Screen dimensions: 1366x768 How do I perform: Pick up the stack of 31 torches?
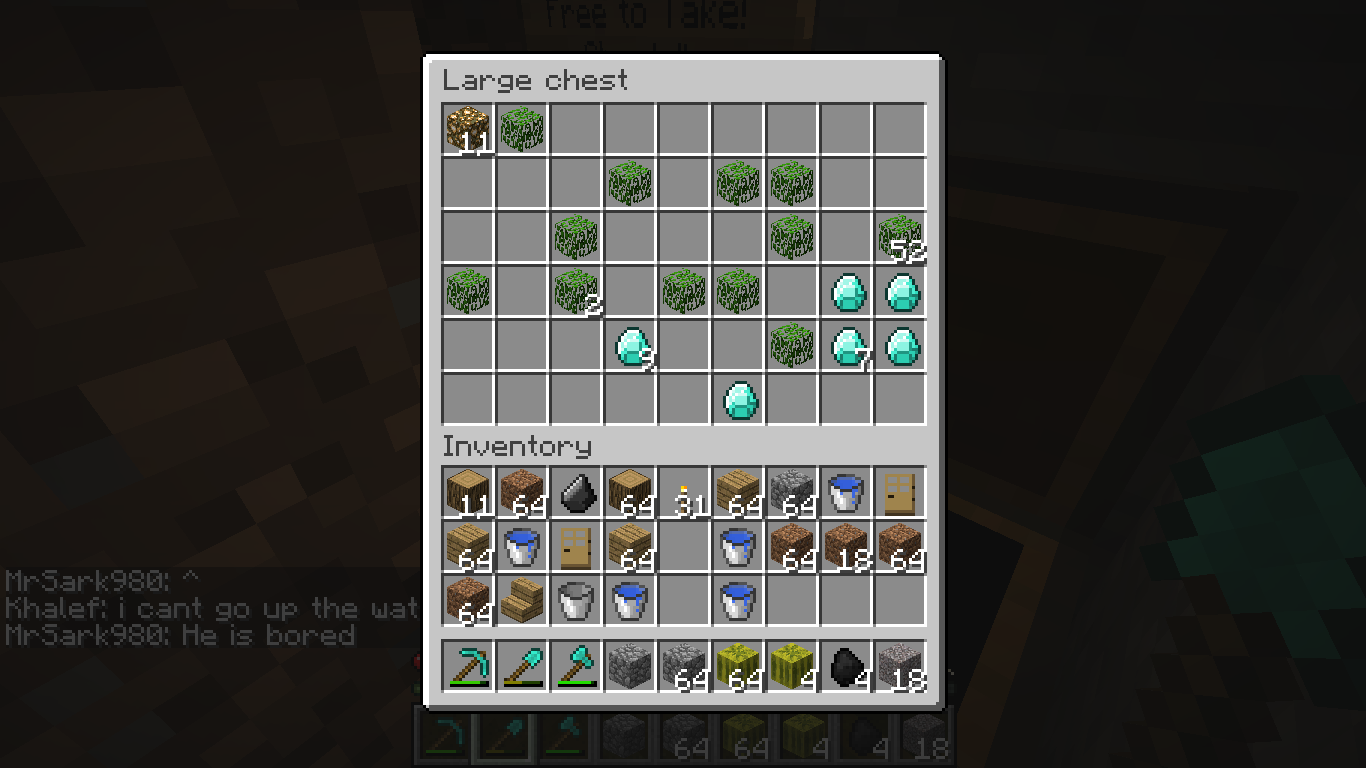(683, 490)
